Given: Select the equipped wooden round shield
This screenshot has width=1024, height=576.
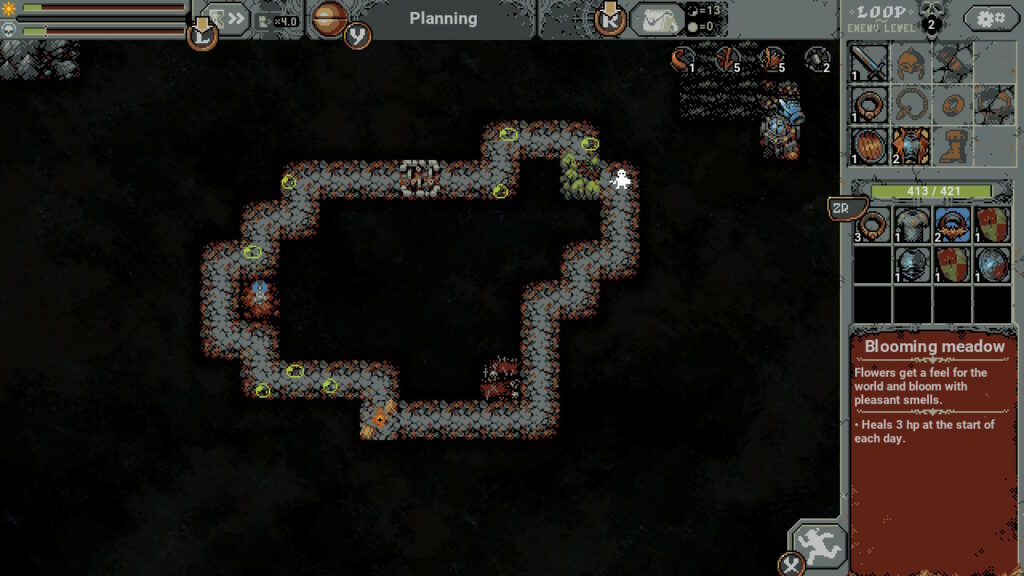Looking at the screenshot, I should [870, 145].
